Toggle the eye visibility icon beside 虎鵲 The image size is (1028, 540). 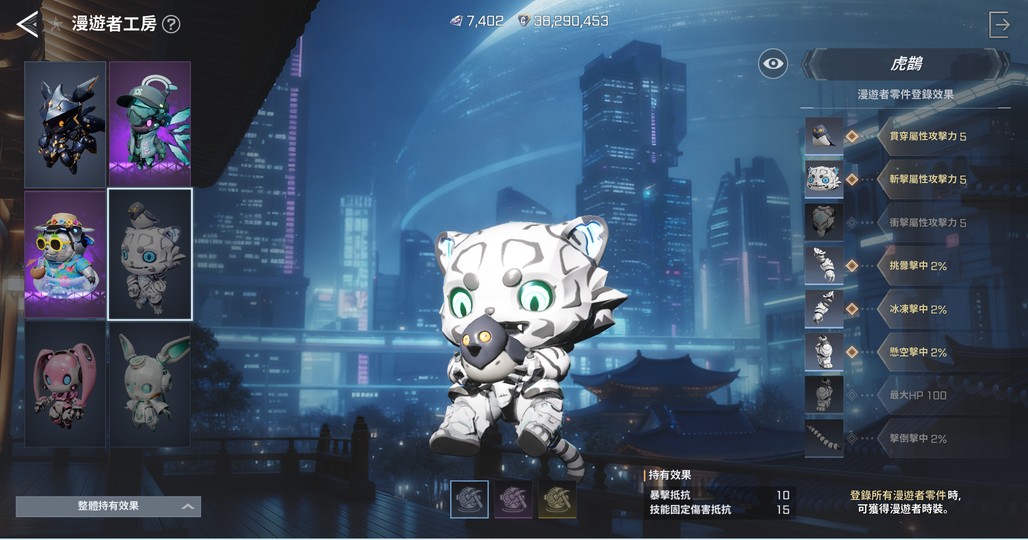coord(772,64)
